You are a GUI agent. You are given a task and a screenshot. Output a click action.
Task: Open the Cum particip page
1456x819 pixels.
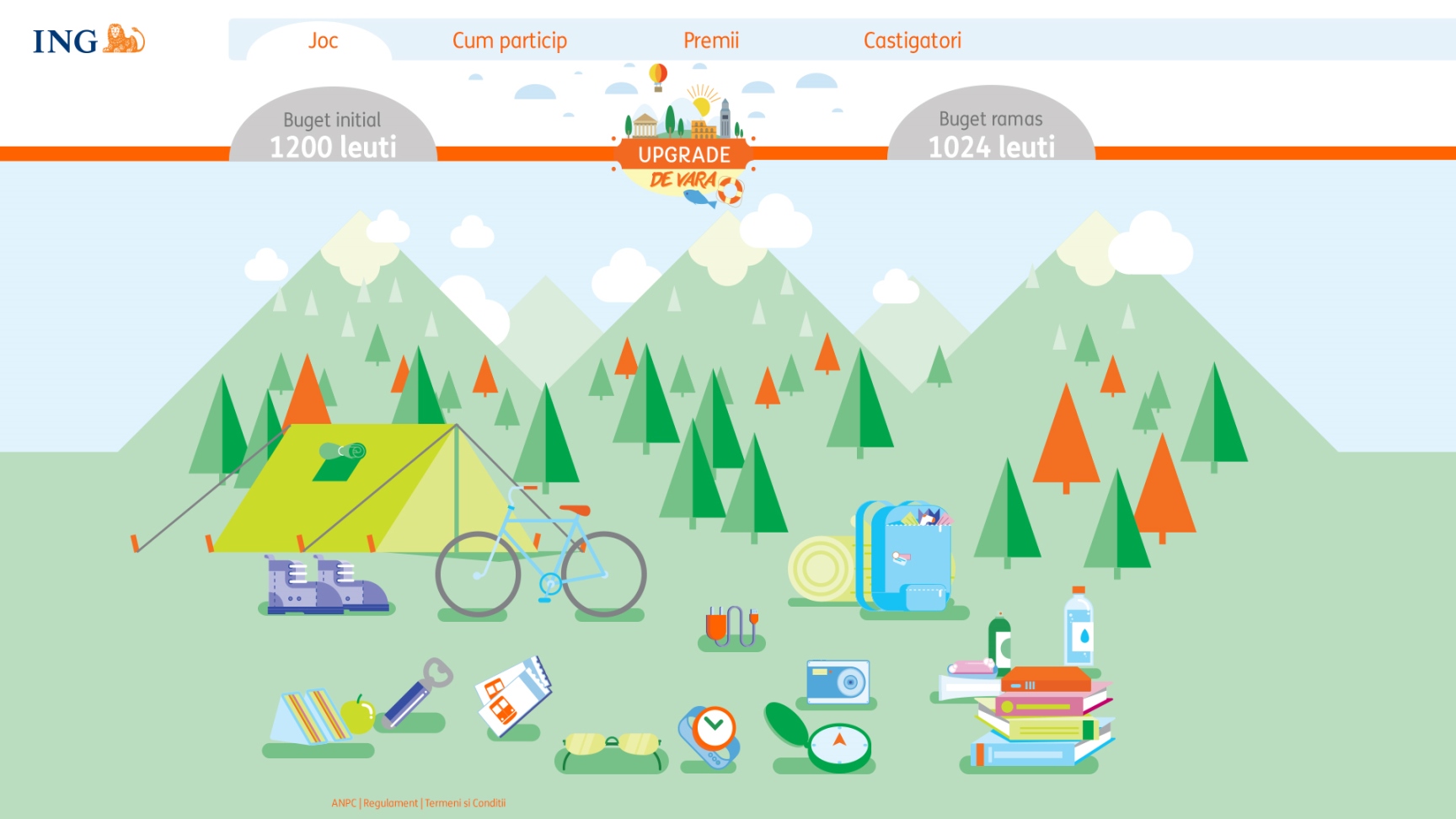(509, 40)
